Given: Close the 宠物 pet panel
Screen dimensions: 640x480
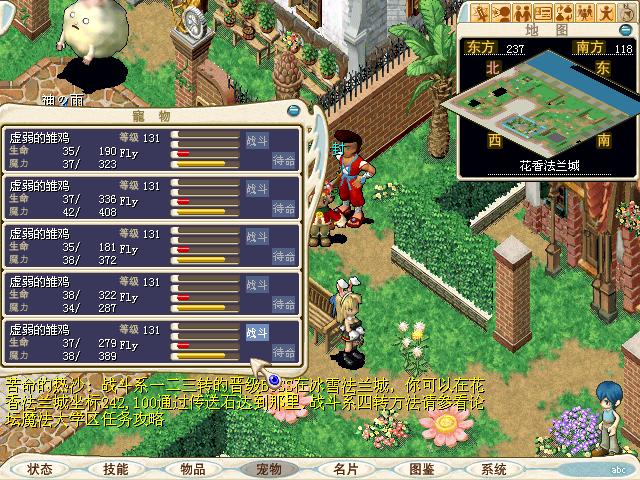Looking at the screenshot, I should [x=293, y=111].
